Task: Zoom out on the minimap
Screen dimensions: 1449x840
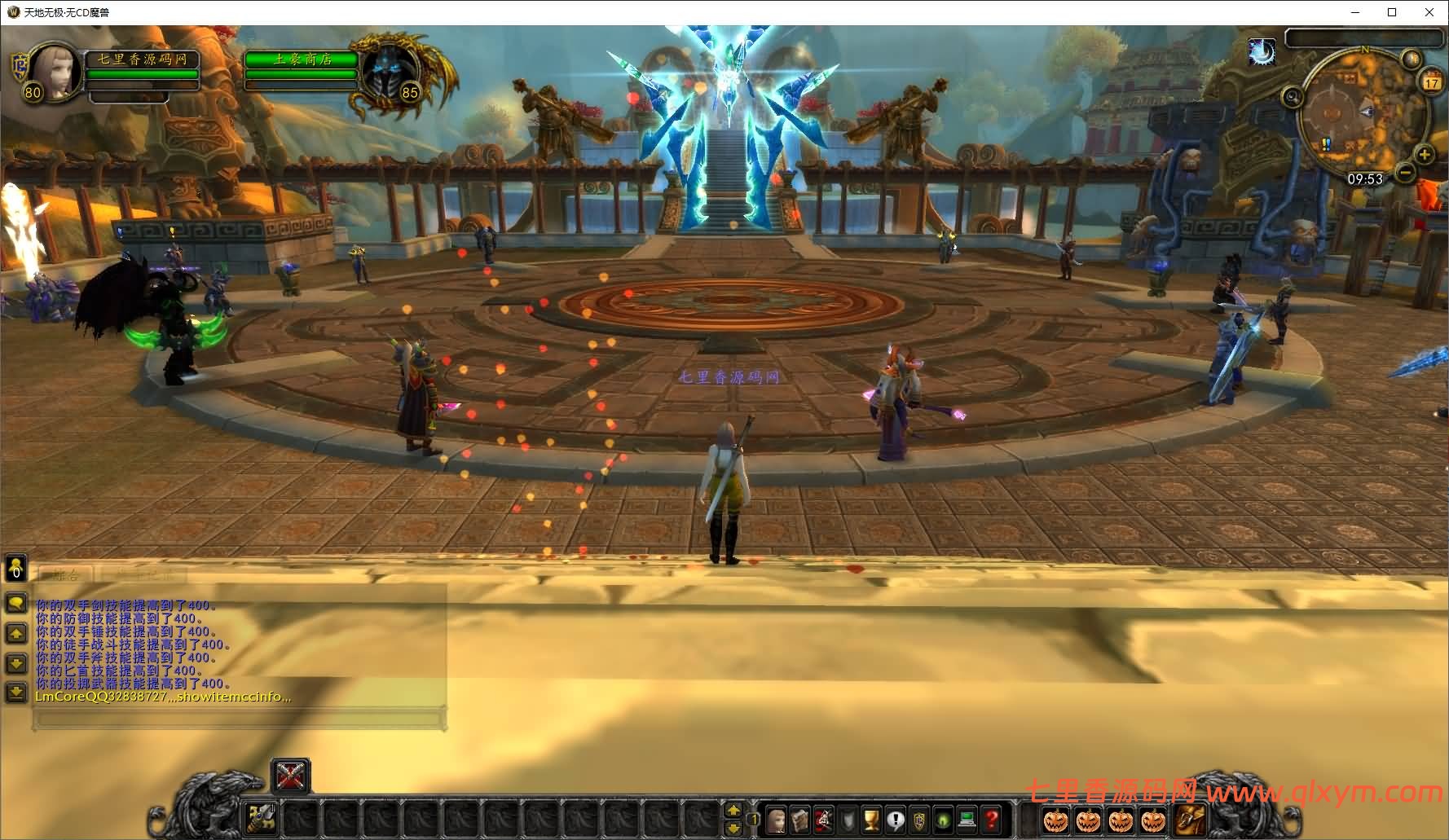Action: [1405, 172]
